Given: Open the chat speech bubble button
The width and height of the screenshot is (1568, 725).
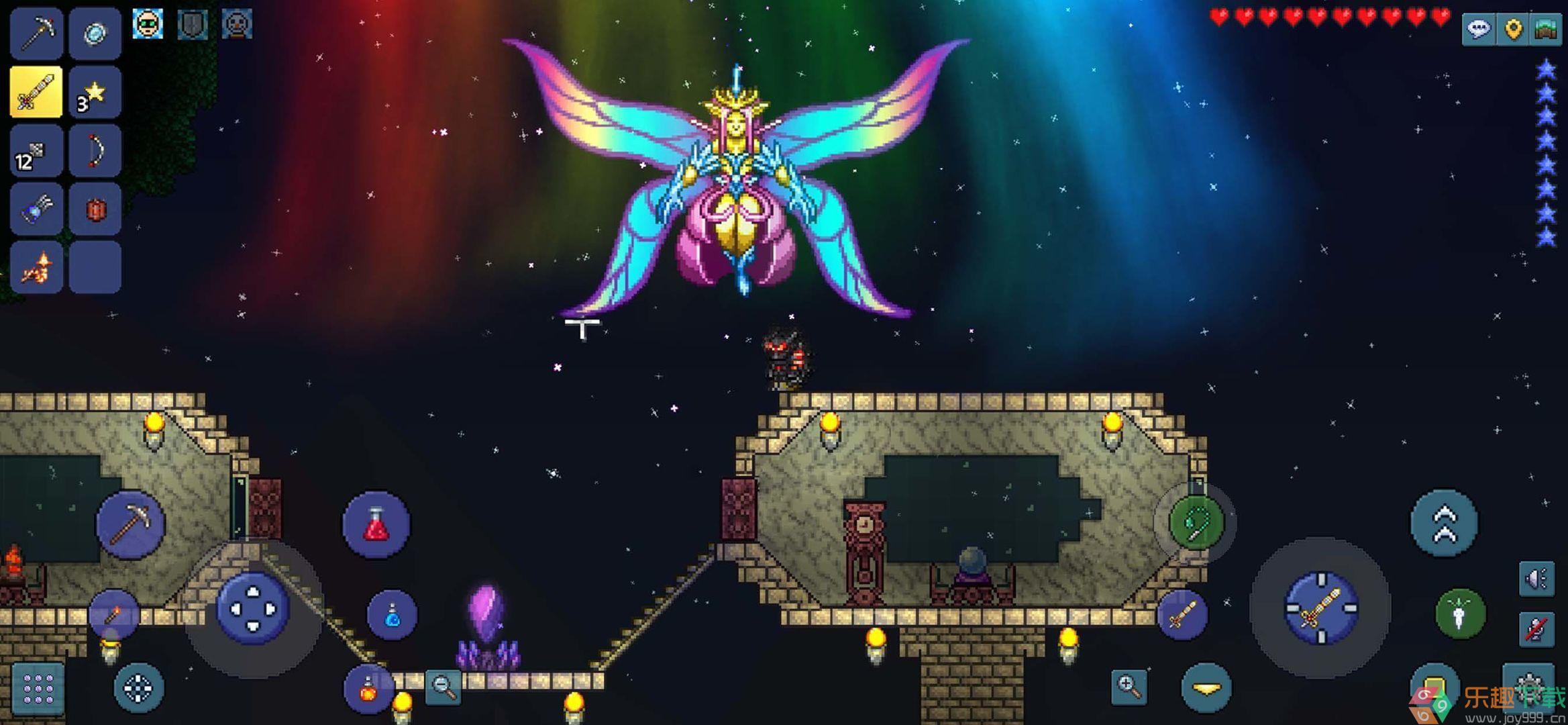Looking at the screenshot, I should (1479, 29).
